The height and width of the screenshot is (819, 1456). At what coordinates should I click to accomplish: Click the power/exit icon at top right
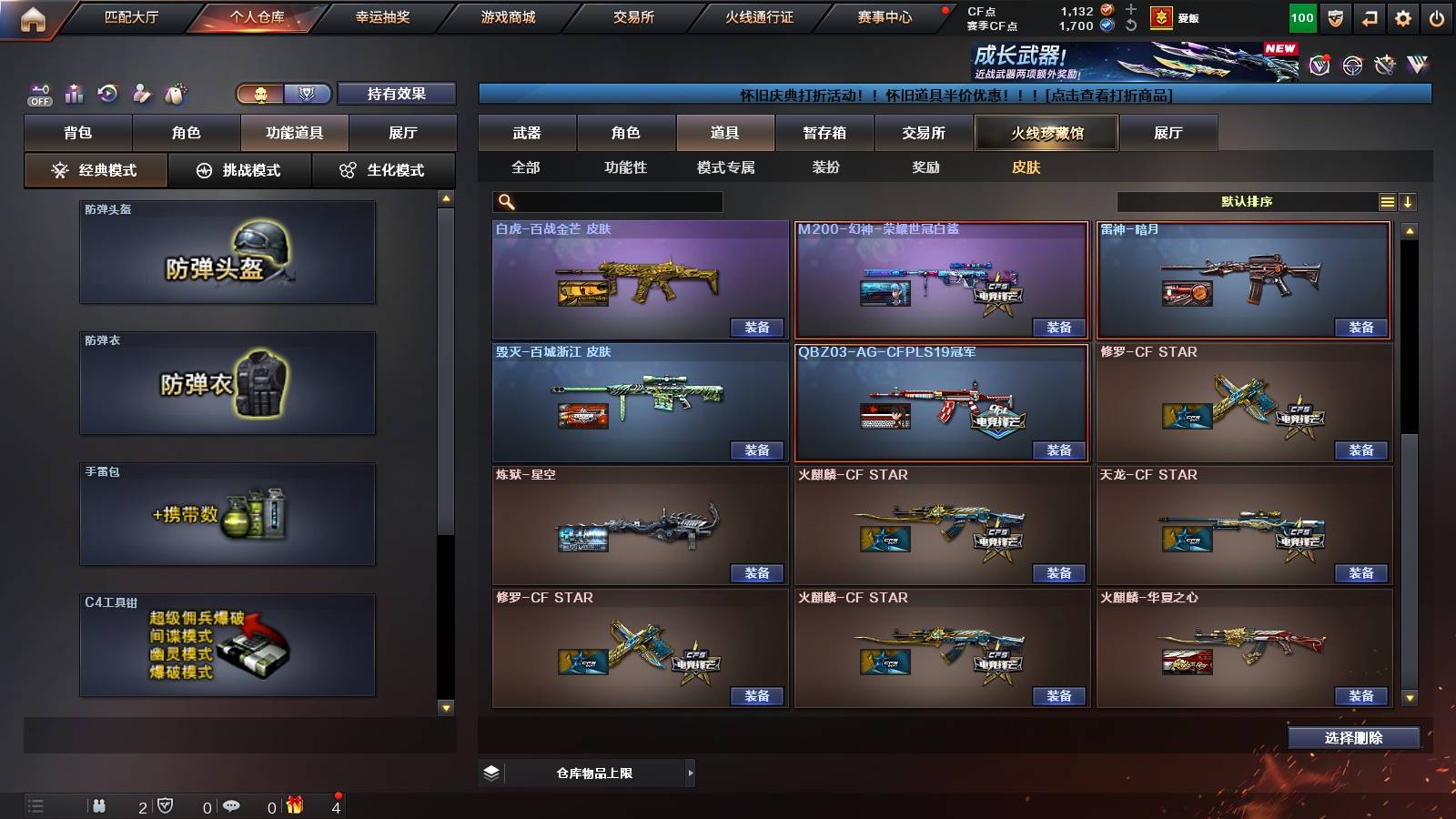pyautogui.click(x=1435, y=15)
